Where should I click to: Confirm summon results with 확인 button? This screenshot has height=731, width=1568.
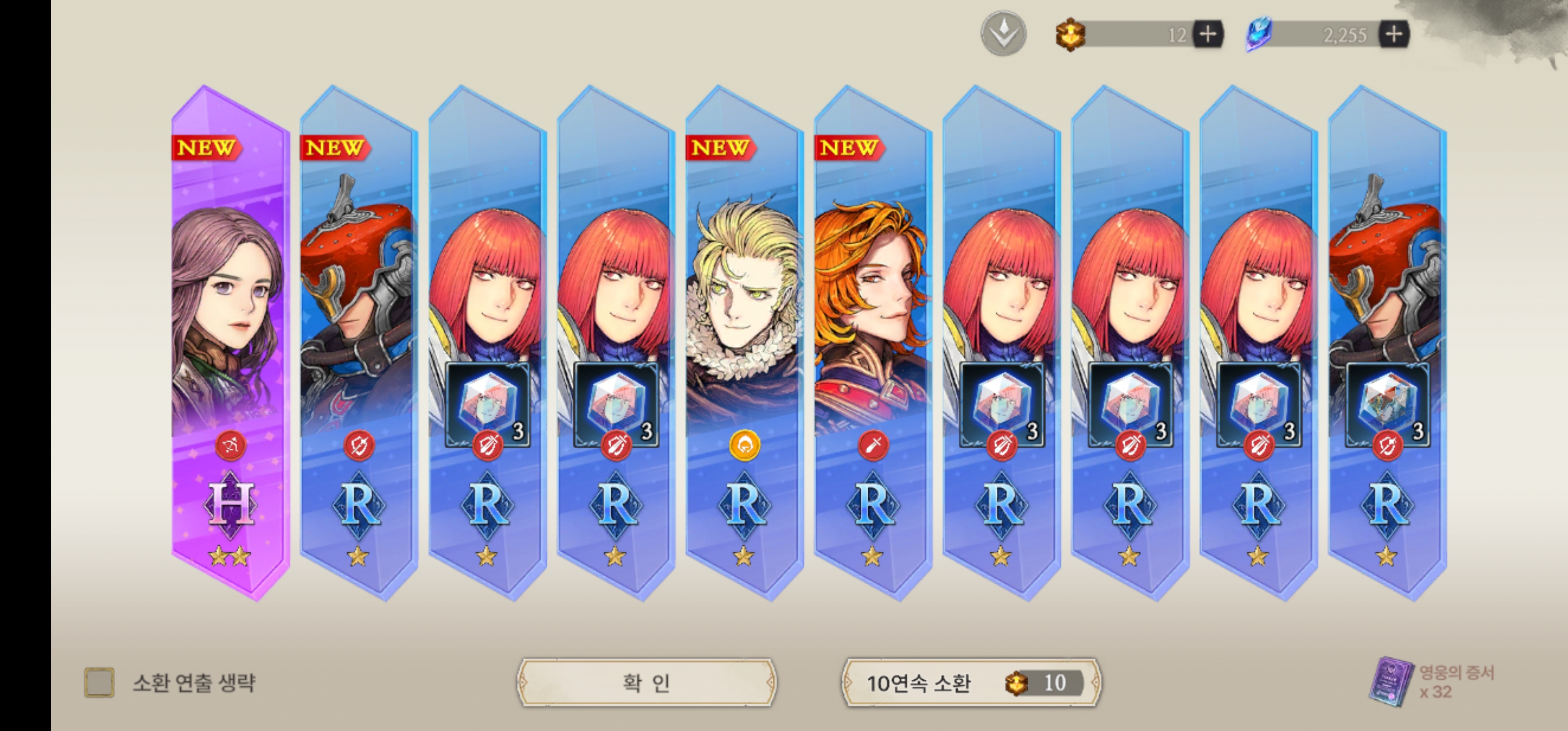[646, 682]
